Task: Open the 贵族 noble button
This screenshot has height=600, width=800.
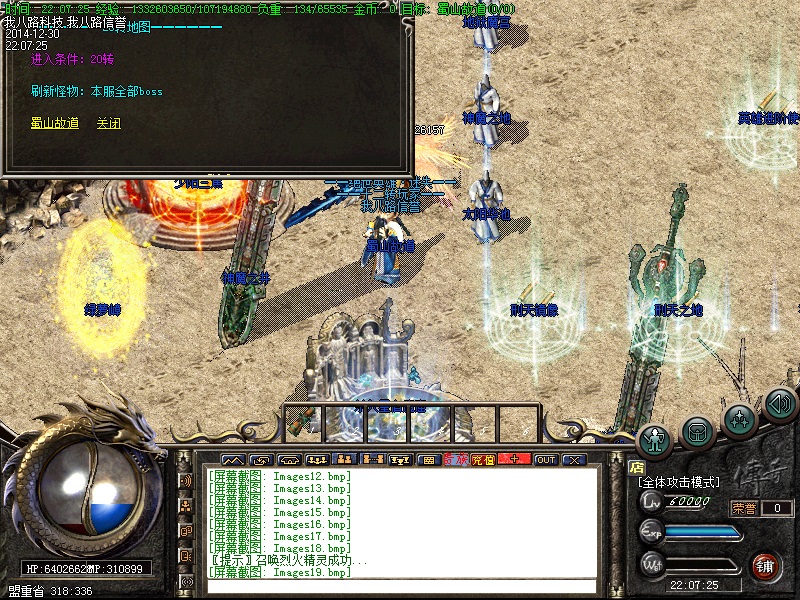Action: 456,460
